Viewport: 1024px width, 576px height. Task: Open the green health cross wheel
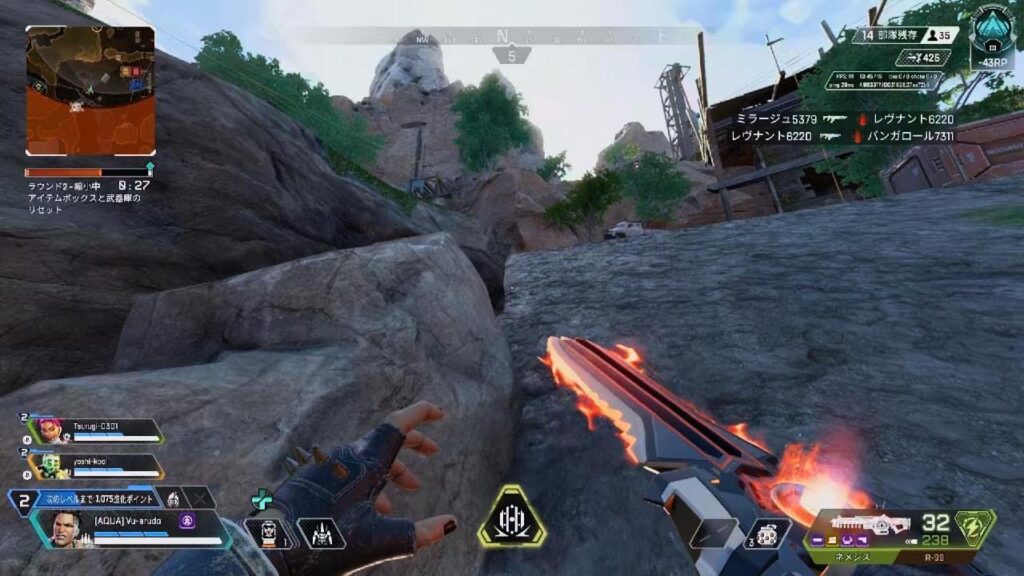tap(261, 499)
